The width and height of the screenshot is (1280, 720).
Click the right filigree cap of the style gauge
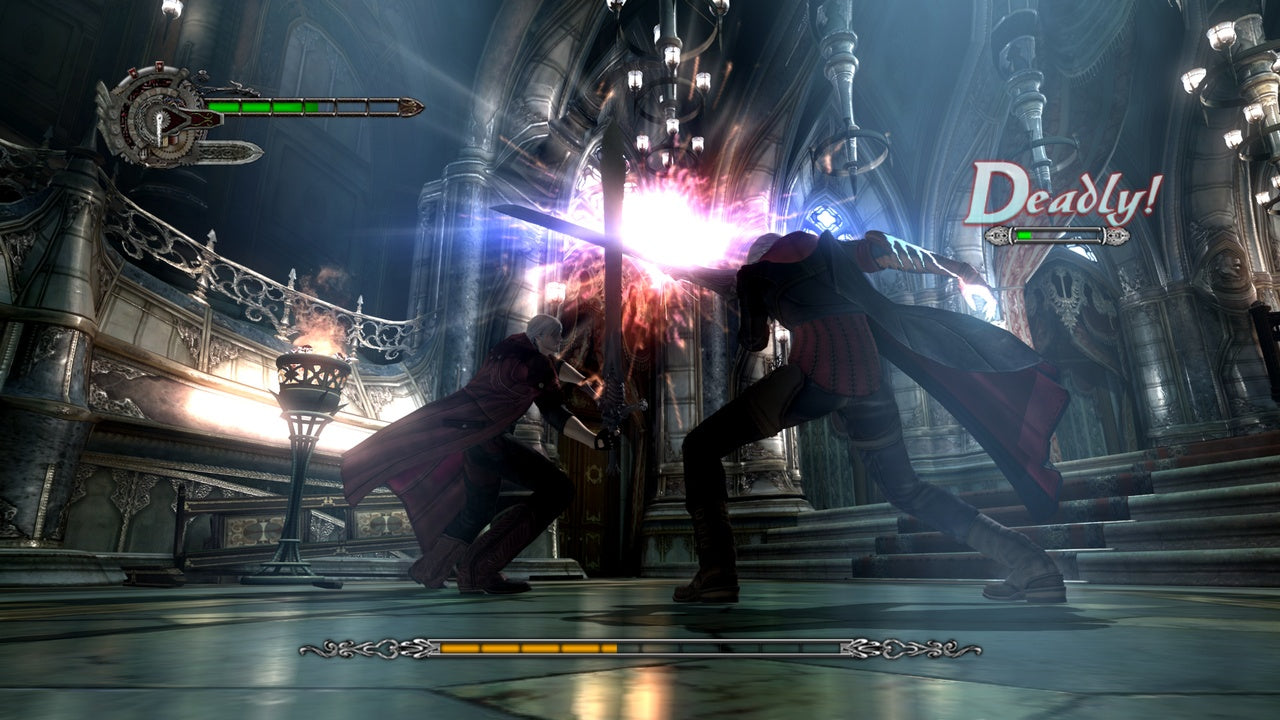tap(1117, 236)
